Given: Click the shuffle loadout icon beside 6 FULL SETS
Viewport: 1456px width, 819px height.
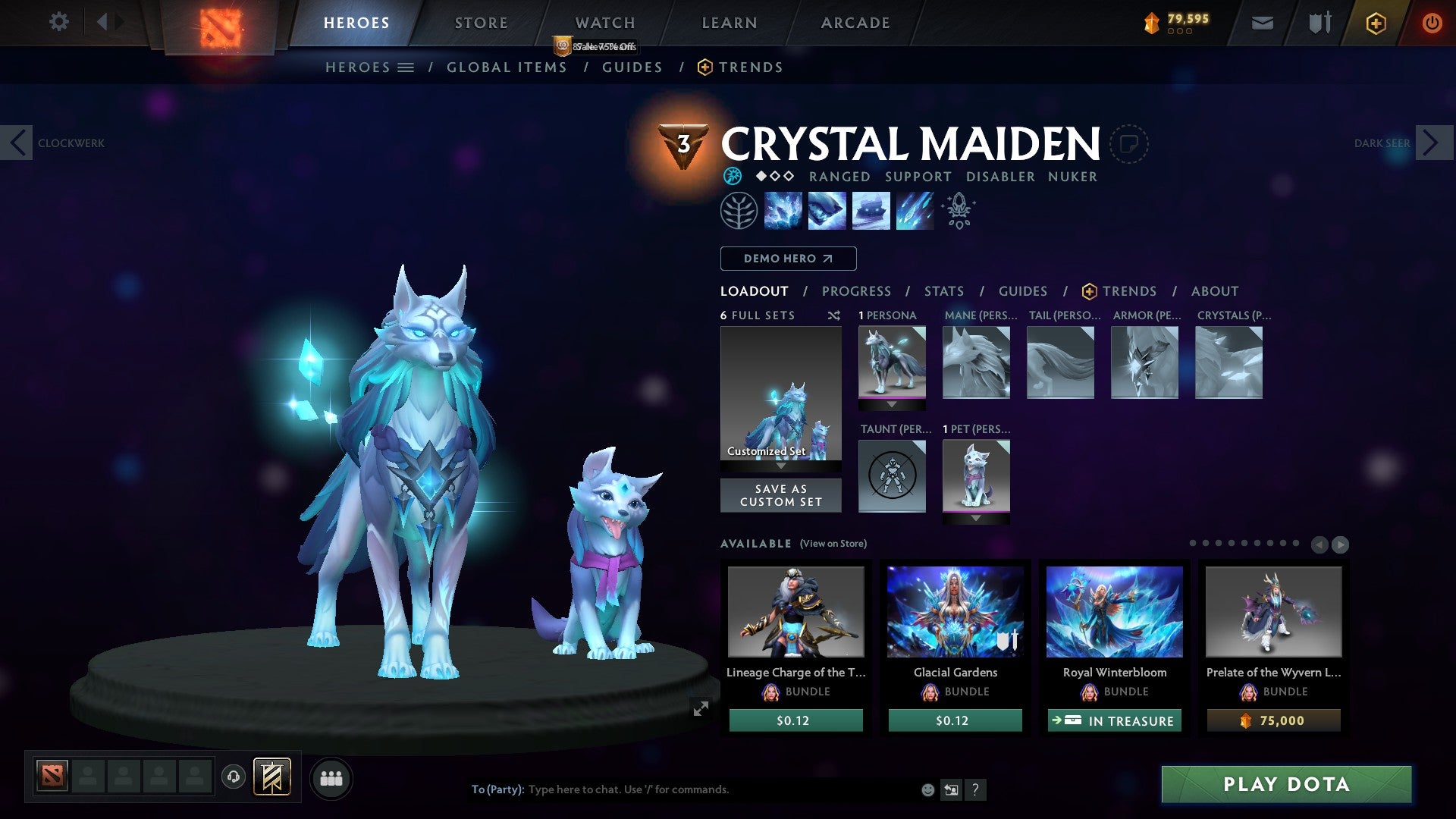Looking at the screenshot, I should [833, 315].
